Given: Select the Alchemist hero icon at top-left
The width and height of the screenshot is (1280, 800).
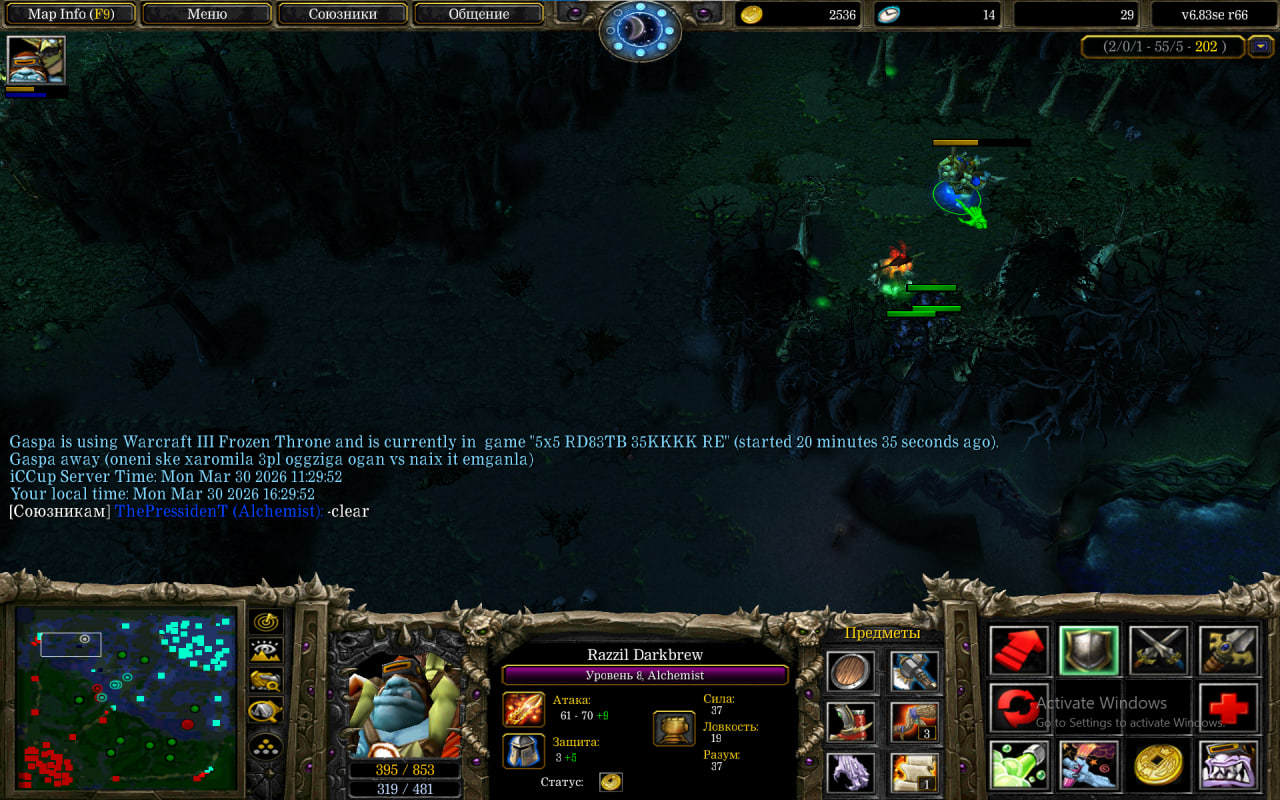Looking at the screenshot, I should pos(36,60).
